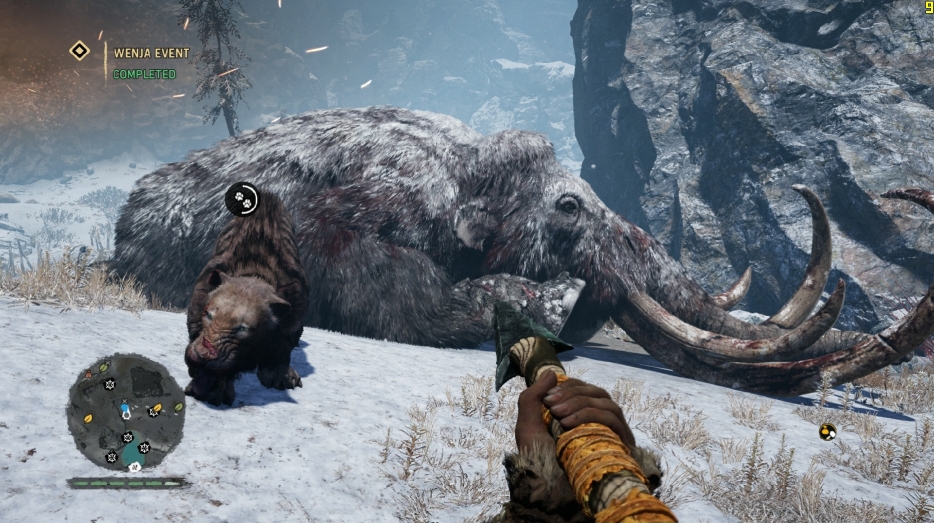Click the blue player marker on the minimap
The height and width of the screenshot is (523, 934).
click(x=125, y=410)
